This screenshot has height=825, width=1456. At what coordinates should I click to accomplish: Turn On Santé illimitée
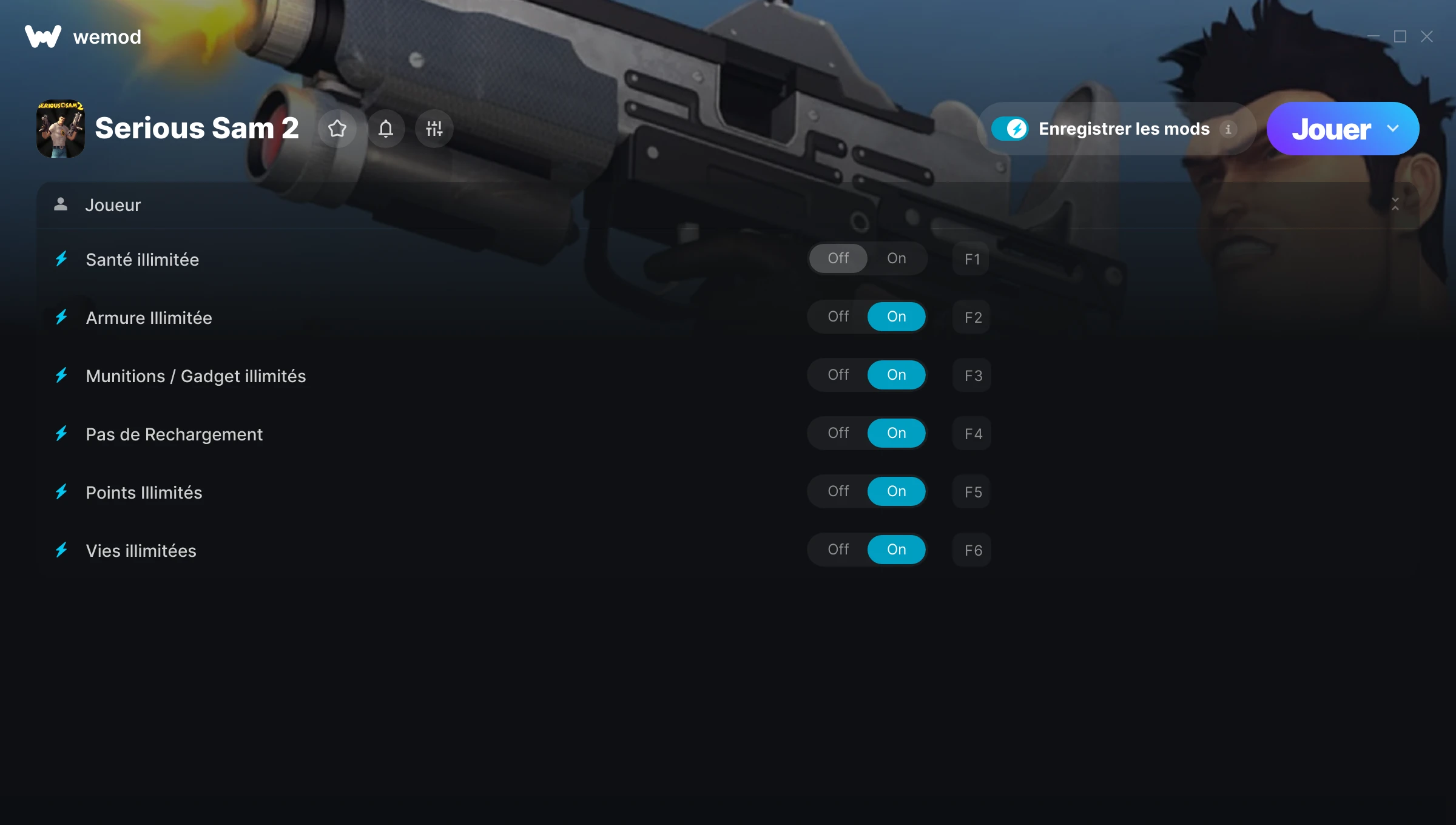896,259
